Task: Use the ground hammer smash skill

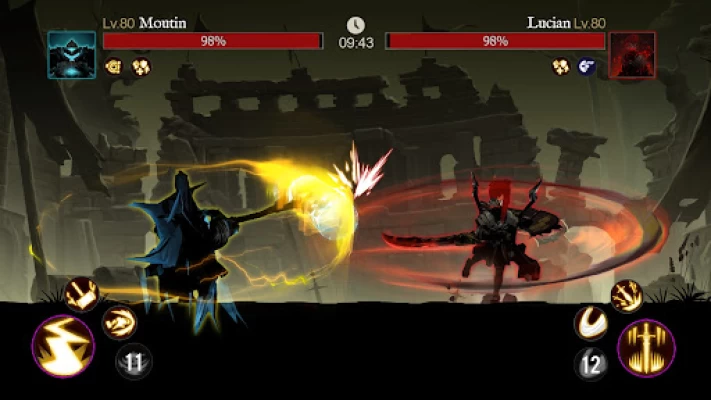Action: [x=81, y=294]
